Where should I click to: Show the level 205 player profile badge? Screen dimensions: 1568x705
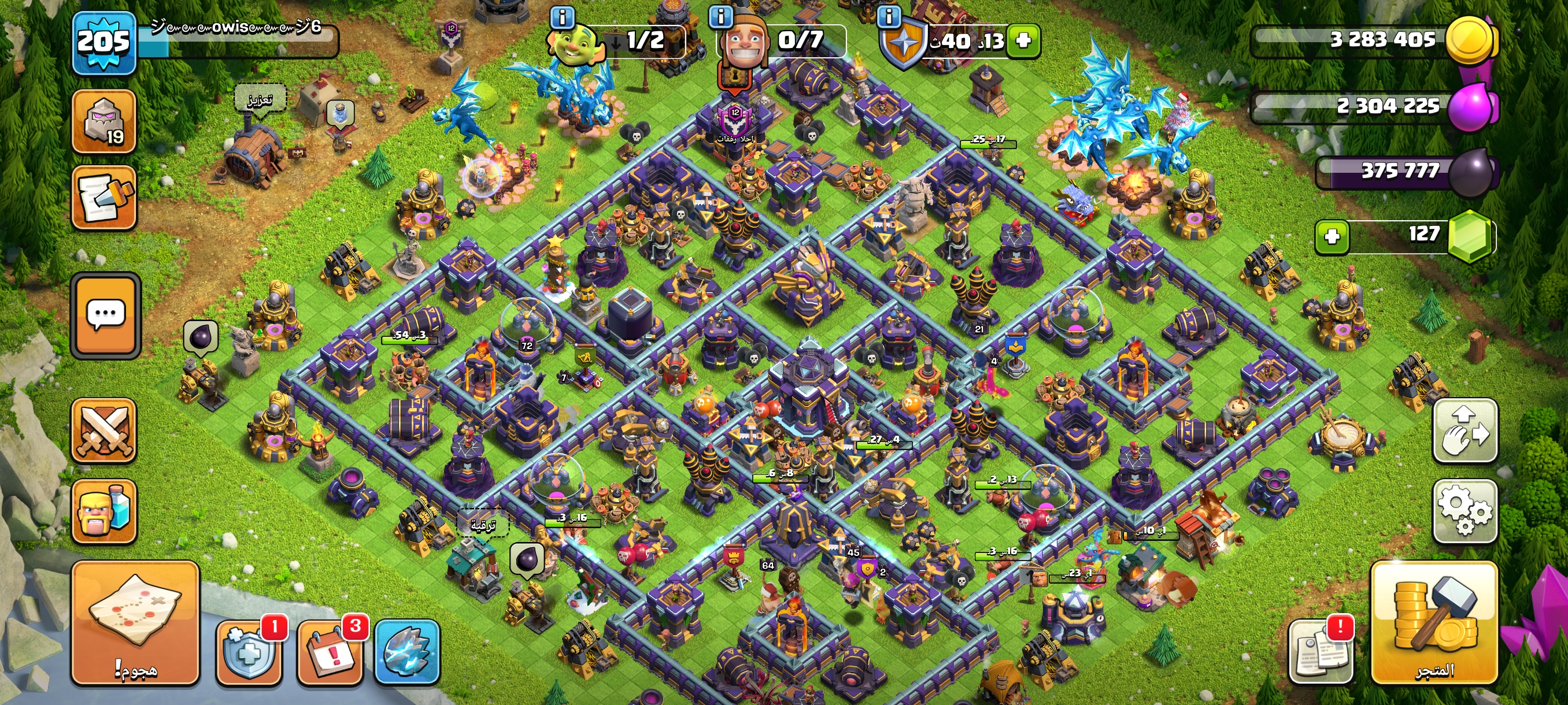click(x=103, y=43)
